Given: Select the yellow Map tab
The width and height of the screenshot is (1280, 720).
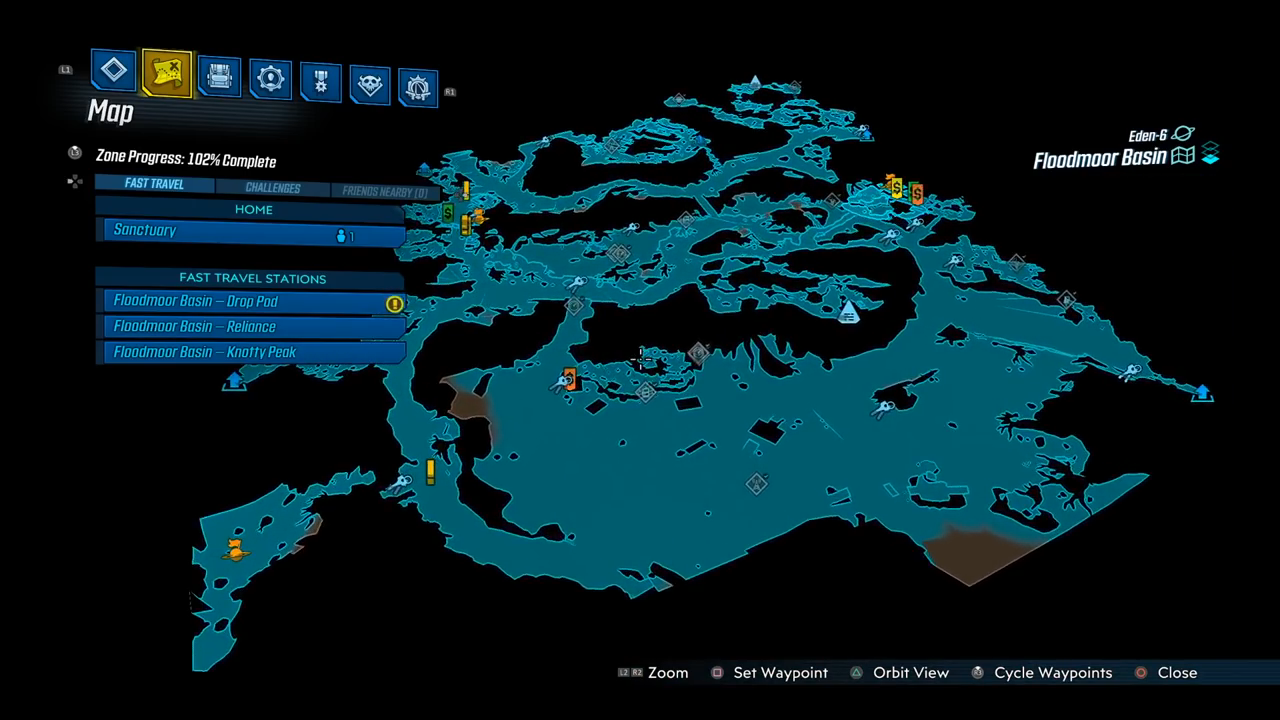Looking at the screenshot, I should pyautogui.click(x=166, y=73).
